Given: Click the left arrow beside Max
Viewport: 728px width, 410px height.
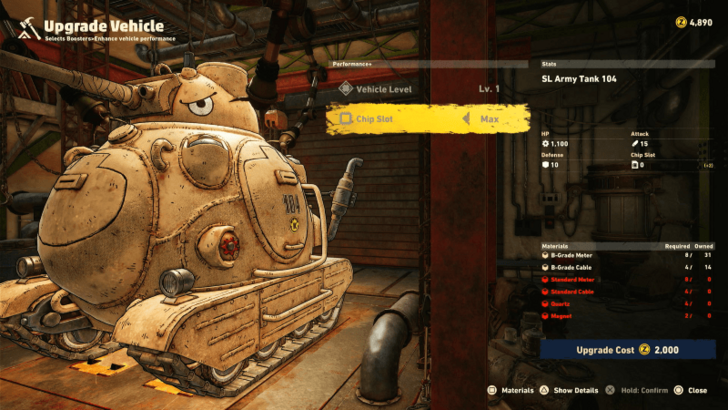Looking at the screenshot, I should 465,119.
